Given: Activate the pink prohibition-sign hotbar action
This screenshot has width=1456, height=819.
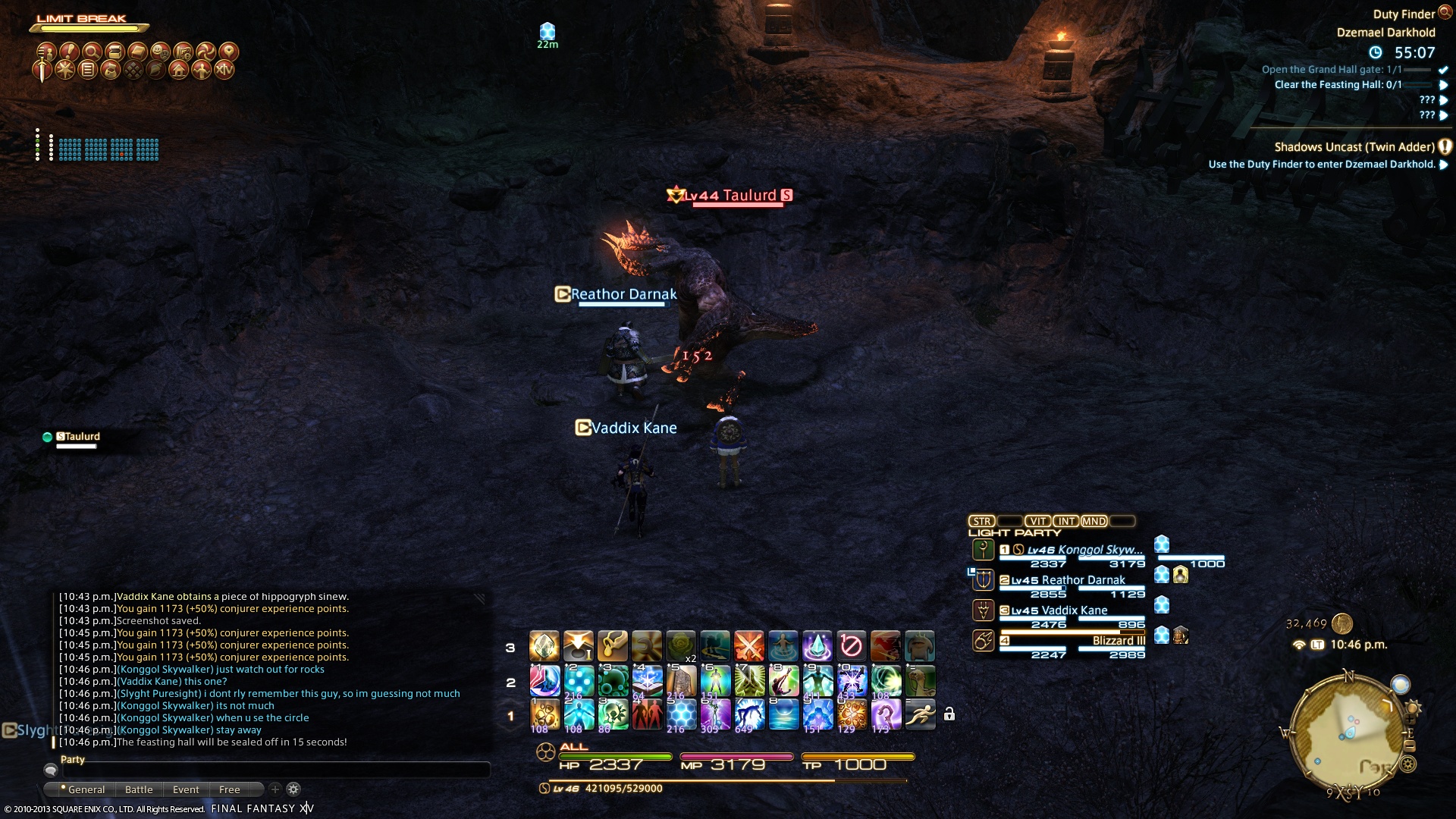Looking at the screenshot, I should (851, 646).
